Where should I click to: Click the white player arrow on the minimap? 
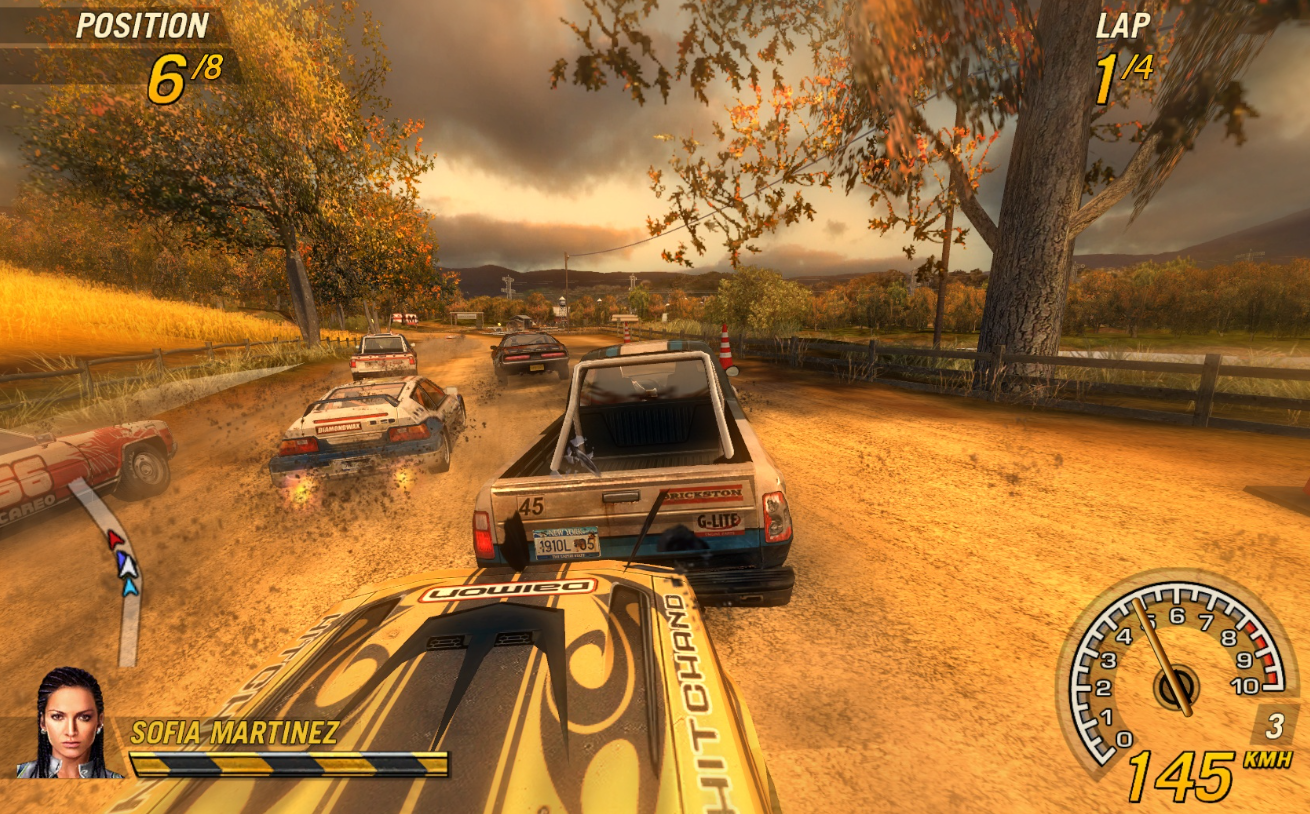pos(127,568)
